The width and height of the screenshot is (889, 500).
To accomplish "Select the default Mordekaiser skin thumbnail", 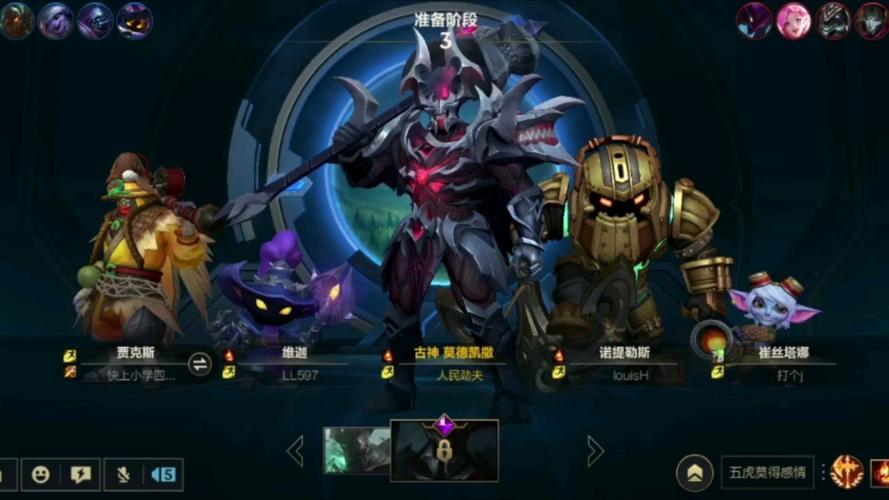I will [356, 451].
